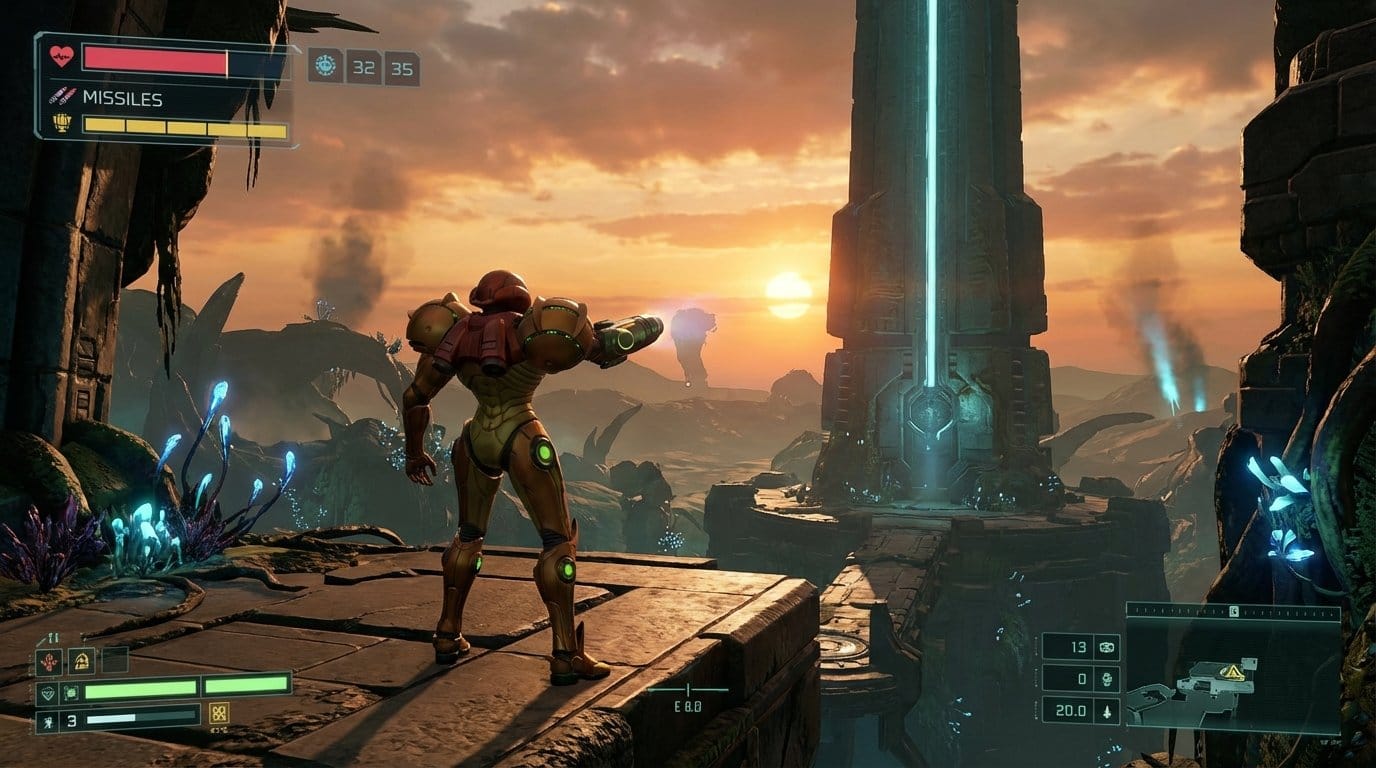Viewport: 1376px width, 768px height.
Task: Select the yellow trophy icon
Action: coord(62,123)
